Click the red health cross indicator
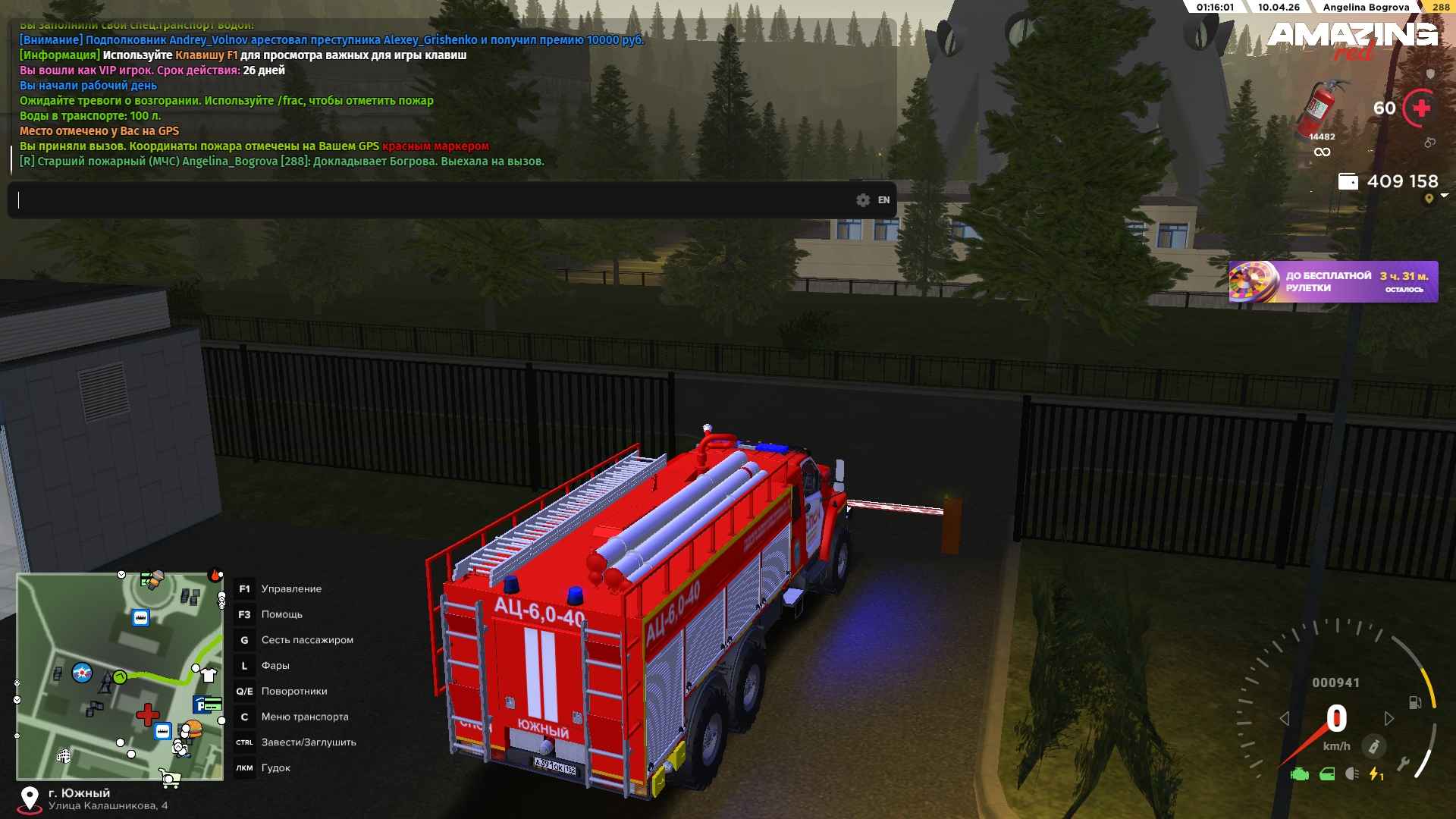Image resolution: width=1456 pixels, height=819 pixels. coord(1421,108)
